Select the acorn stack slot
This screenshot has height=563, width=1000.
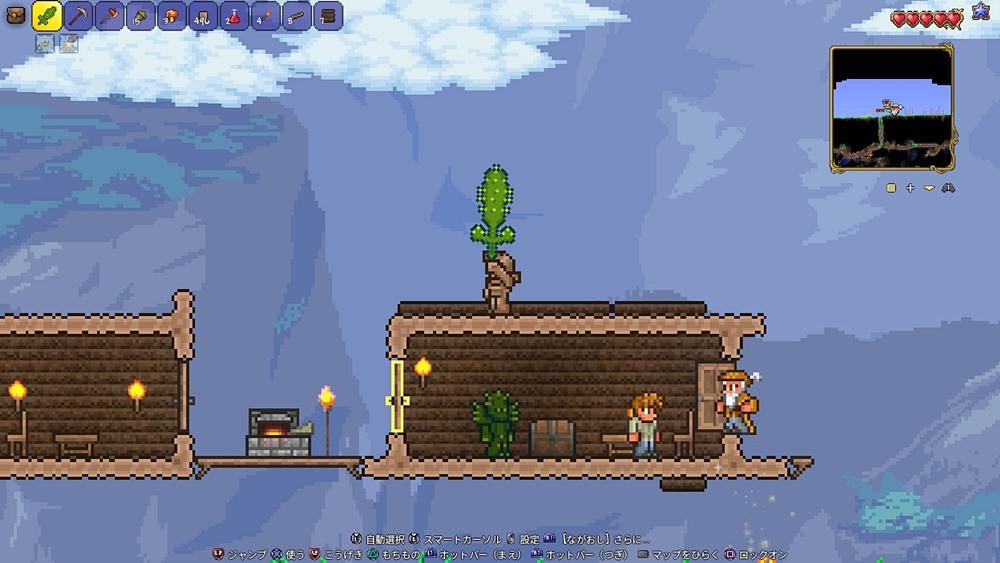141,16
